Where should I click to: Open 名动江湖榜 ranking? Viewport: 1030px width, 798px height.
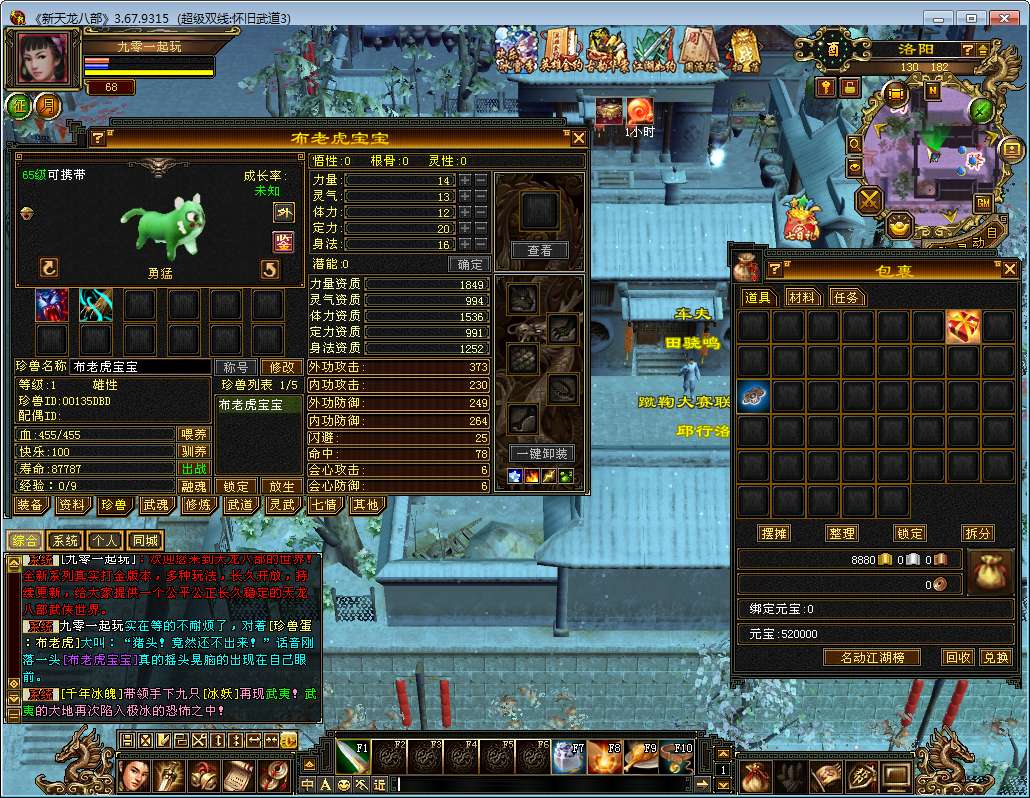pyautogui.click(x=871, y=657)
